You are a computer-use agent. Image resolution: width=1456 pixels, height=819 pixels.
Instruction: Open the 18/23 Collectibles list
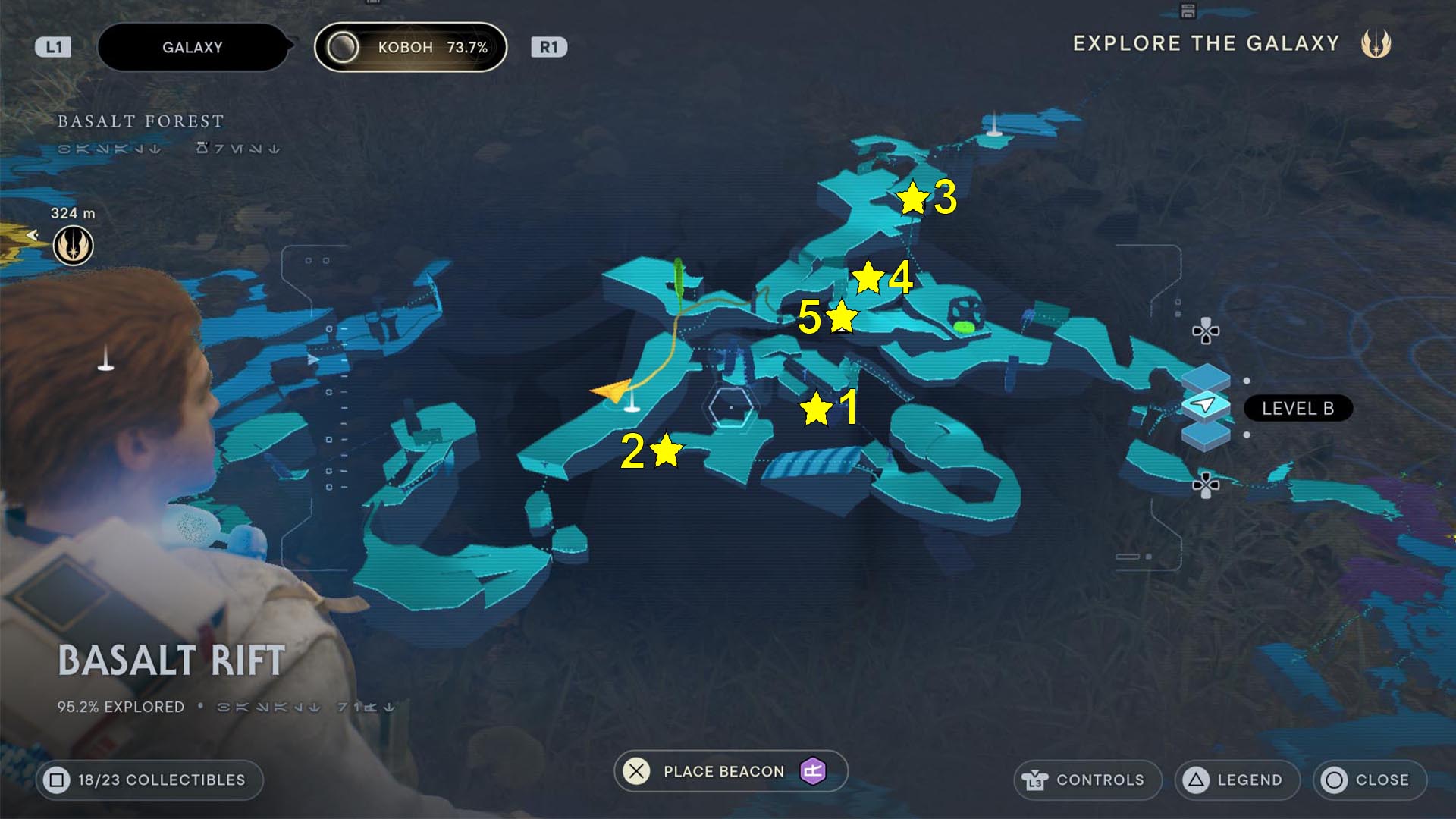click(149, 780)
